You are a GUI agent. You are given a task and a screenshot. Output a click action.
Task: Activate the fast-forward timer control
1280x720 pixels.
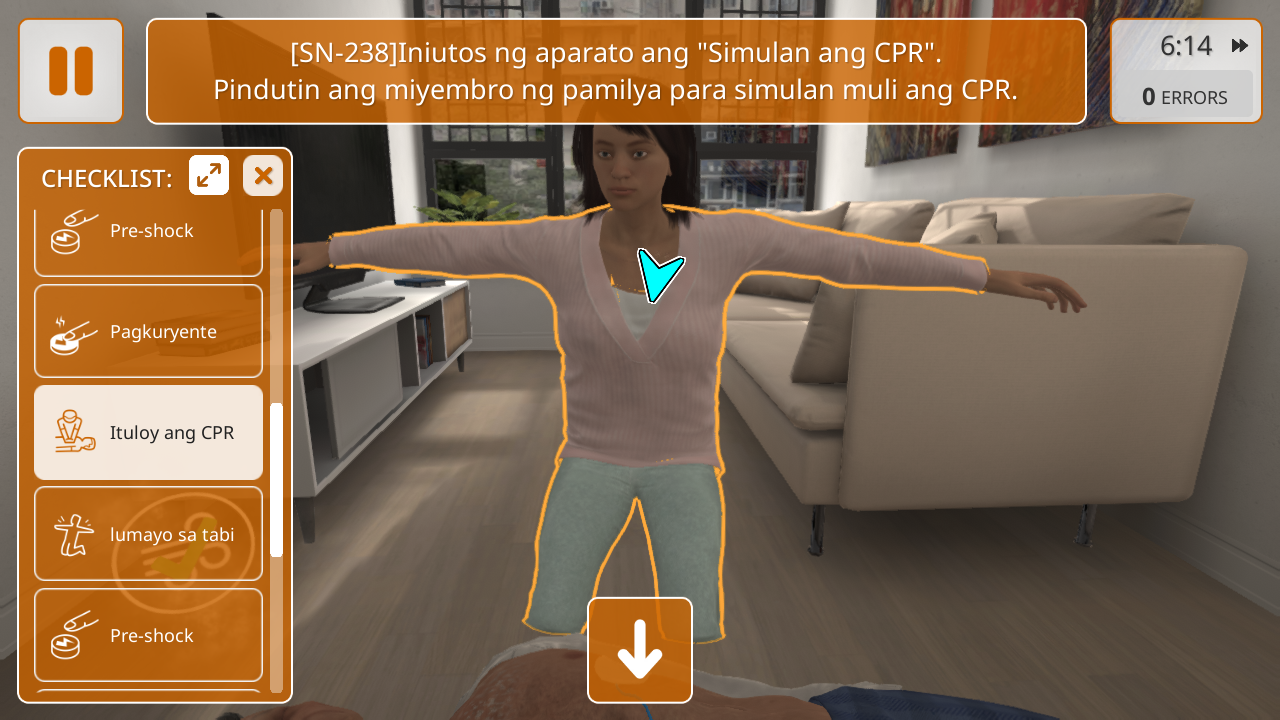pyautogui.click(x=1240, y=46)
